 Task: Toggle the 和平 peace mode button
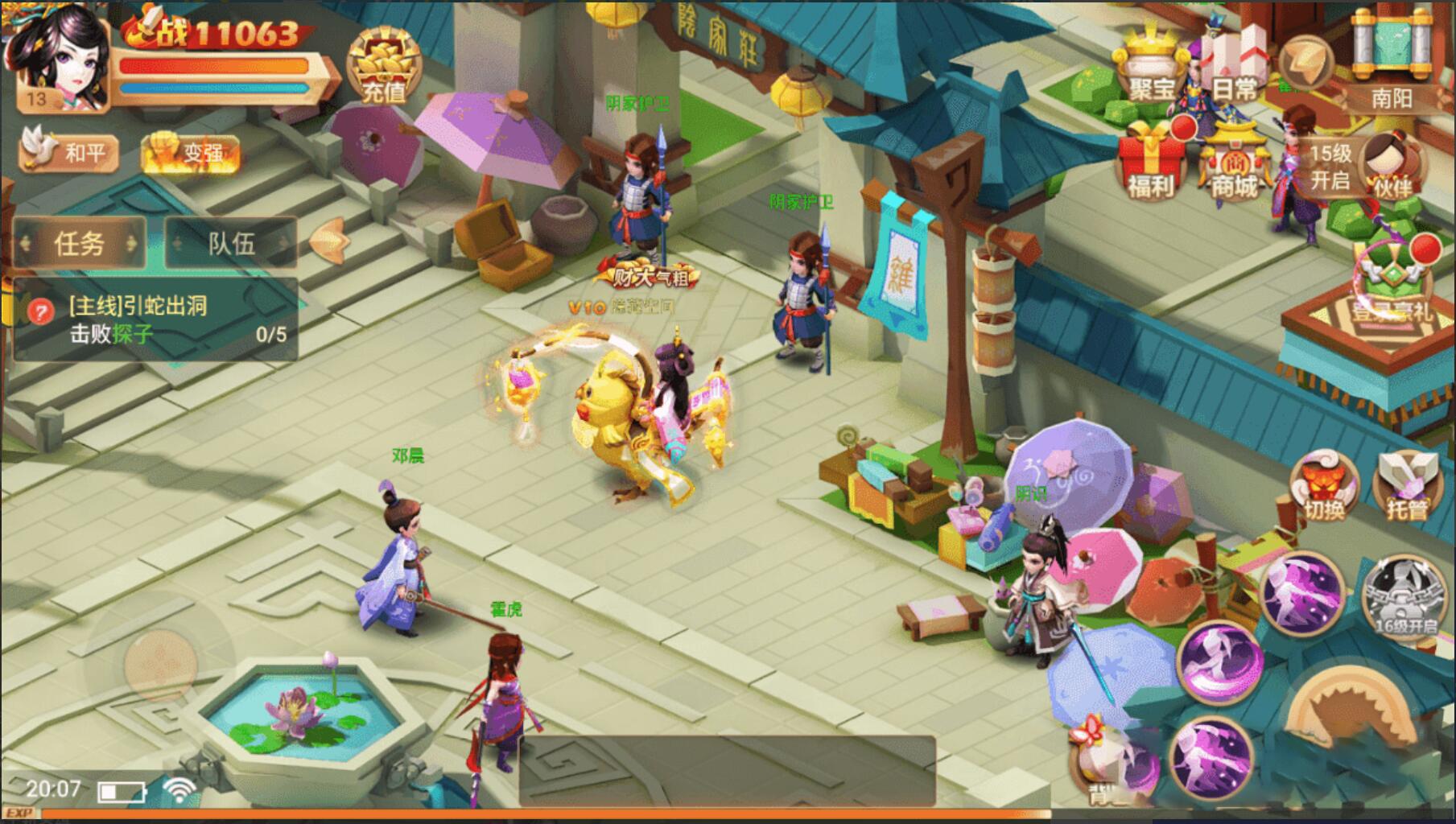[70, 150]
